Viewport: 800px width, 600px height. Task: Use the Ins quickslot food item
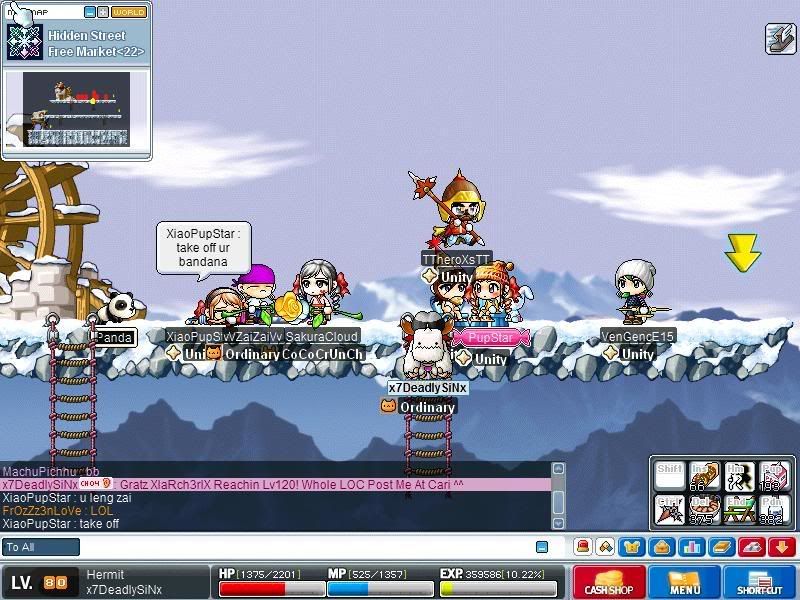(x=705, y=475)
